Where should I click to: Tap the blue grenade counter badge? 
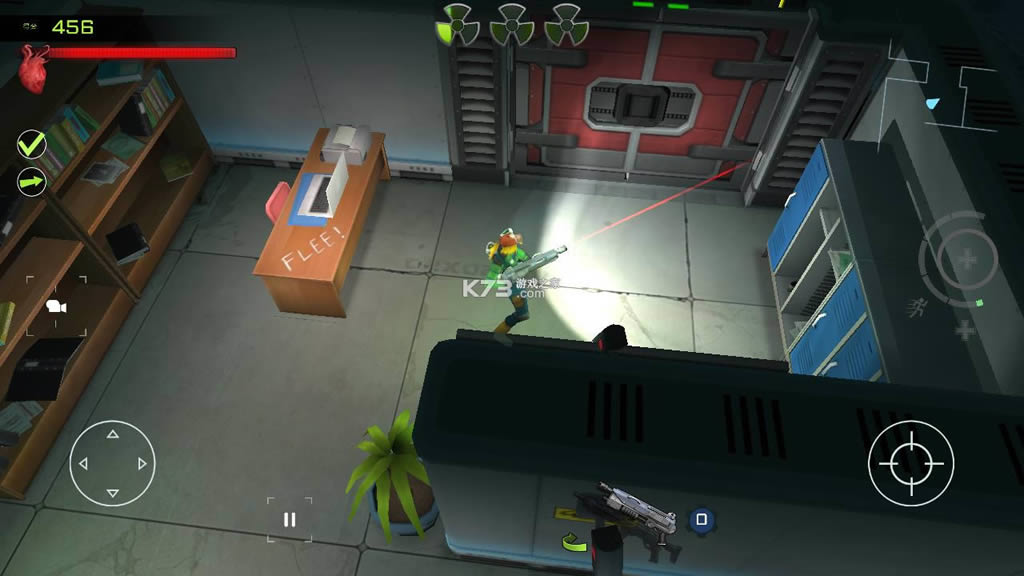click(x=701, y=519)
